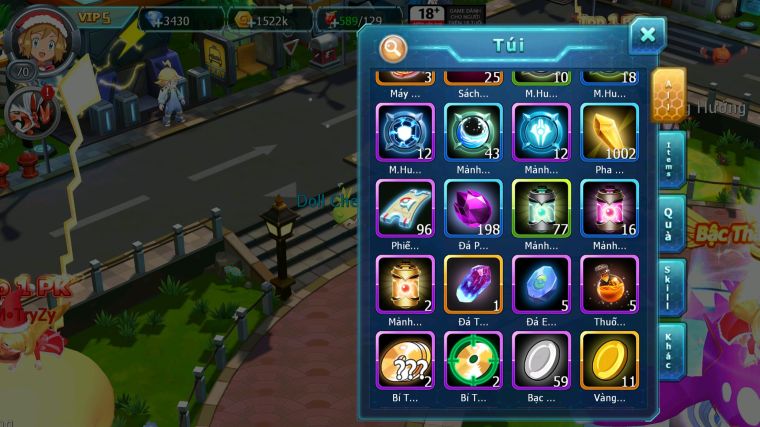Select the purple gem stack of 198
This screenshot has width=760, height=427.
pyautogui.click(x=473, y=208)
